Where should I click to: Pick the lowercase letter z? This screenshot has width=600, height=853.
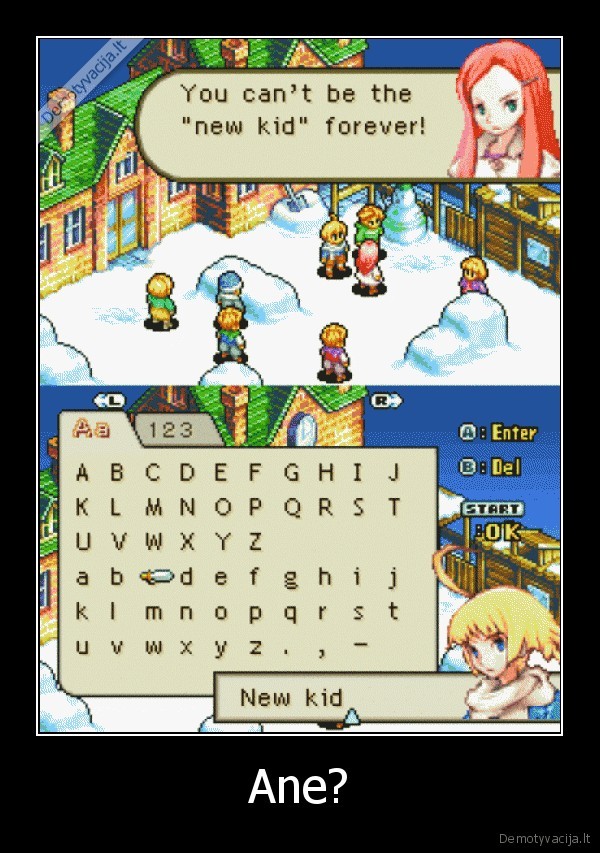coord(256,647)
